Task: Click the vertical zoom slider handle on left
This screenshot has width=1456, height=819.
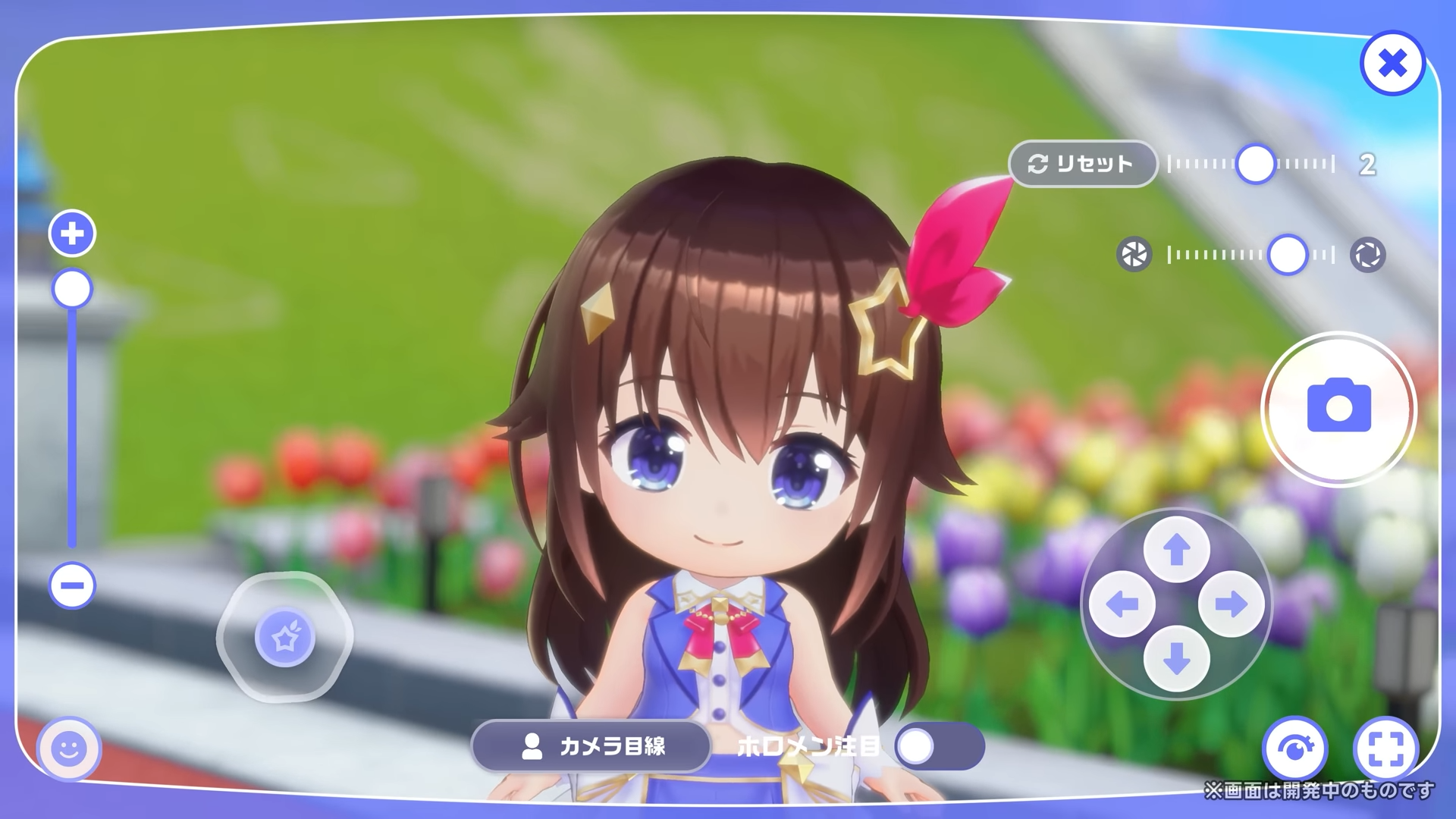Action: (x=71, y=288)
